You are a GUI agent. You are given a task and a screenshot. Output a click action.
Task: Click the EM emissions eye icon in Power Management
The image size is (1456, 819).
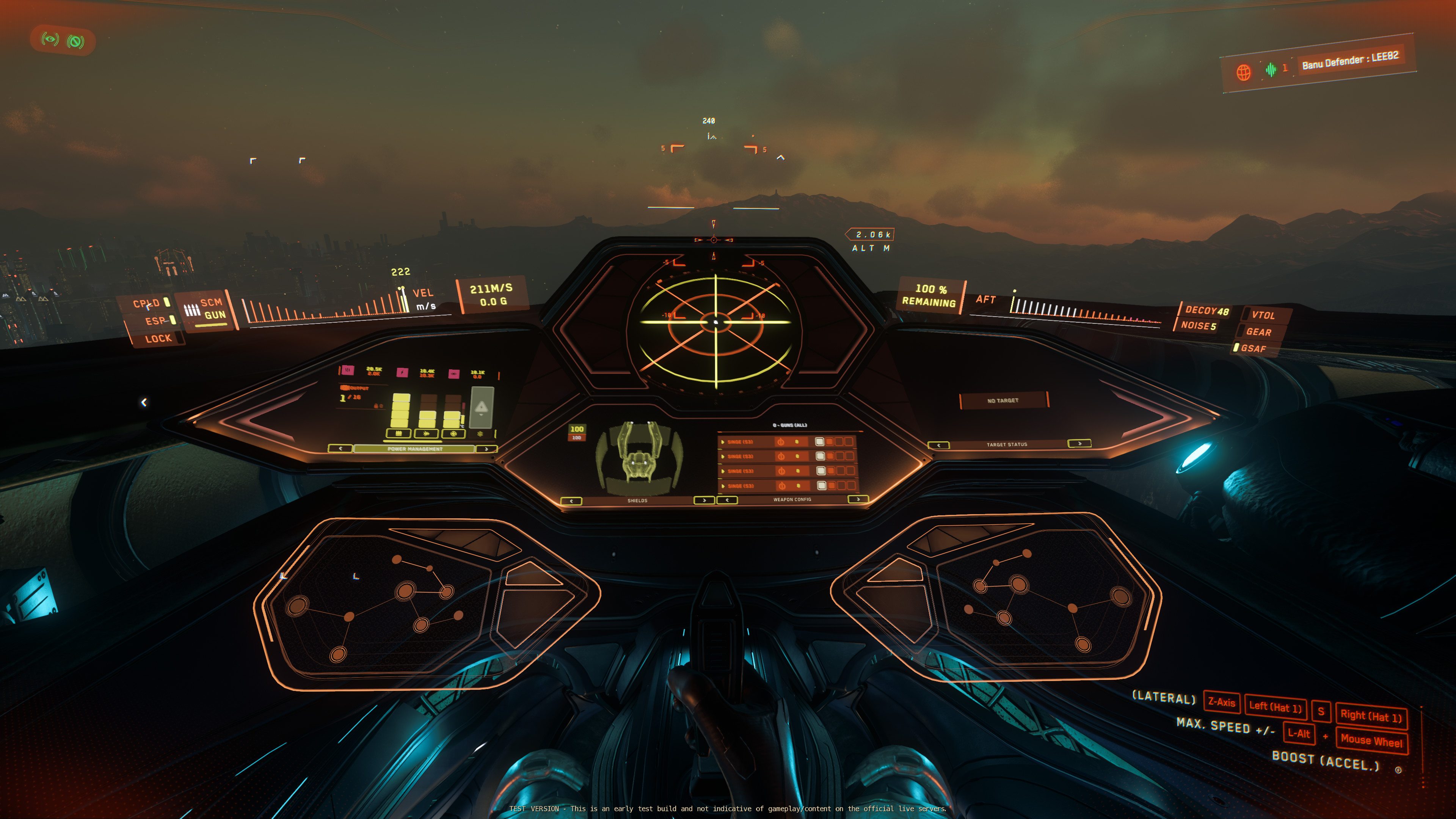tap(454, 373)
